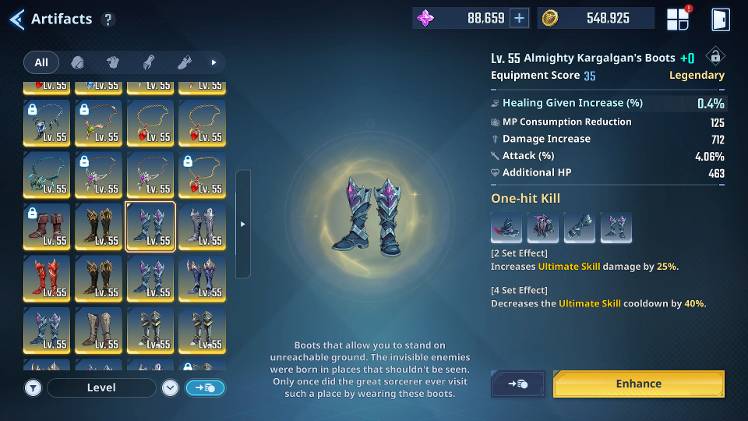This screenshot has width=748, height=421.
Task: Expand the artifact list side panel arrow
Action: (243, 224)
